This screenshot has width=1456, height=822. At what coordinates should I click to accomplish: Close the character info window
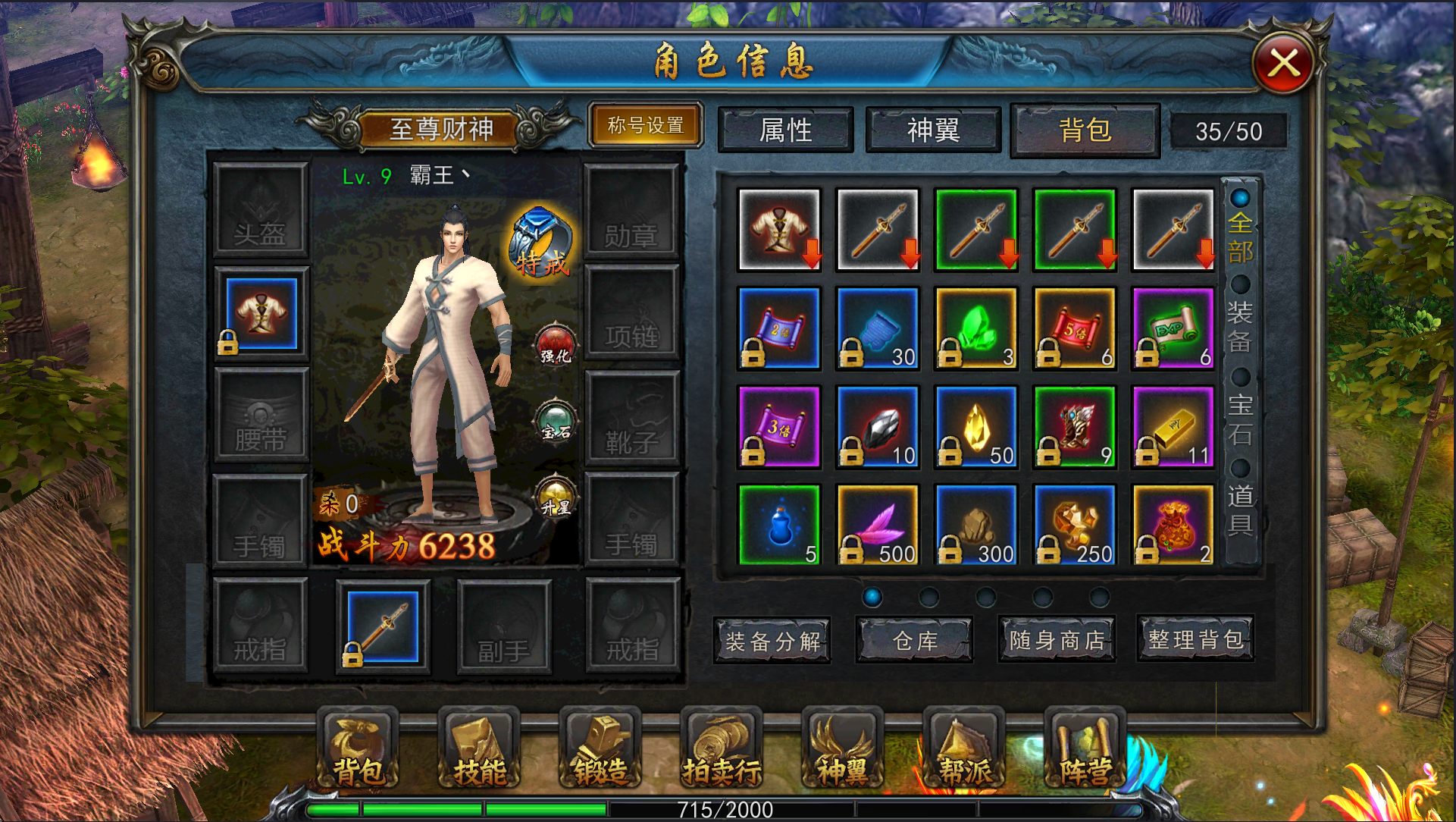(1282, 64)
